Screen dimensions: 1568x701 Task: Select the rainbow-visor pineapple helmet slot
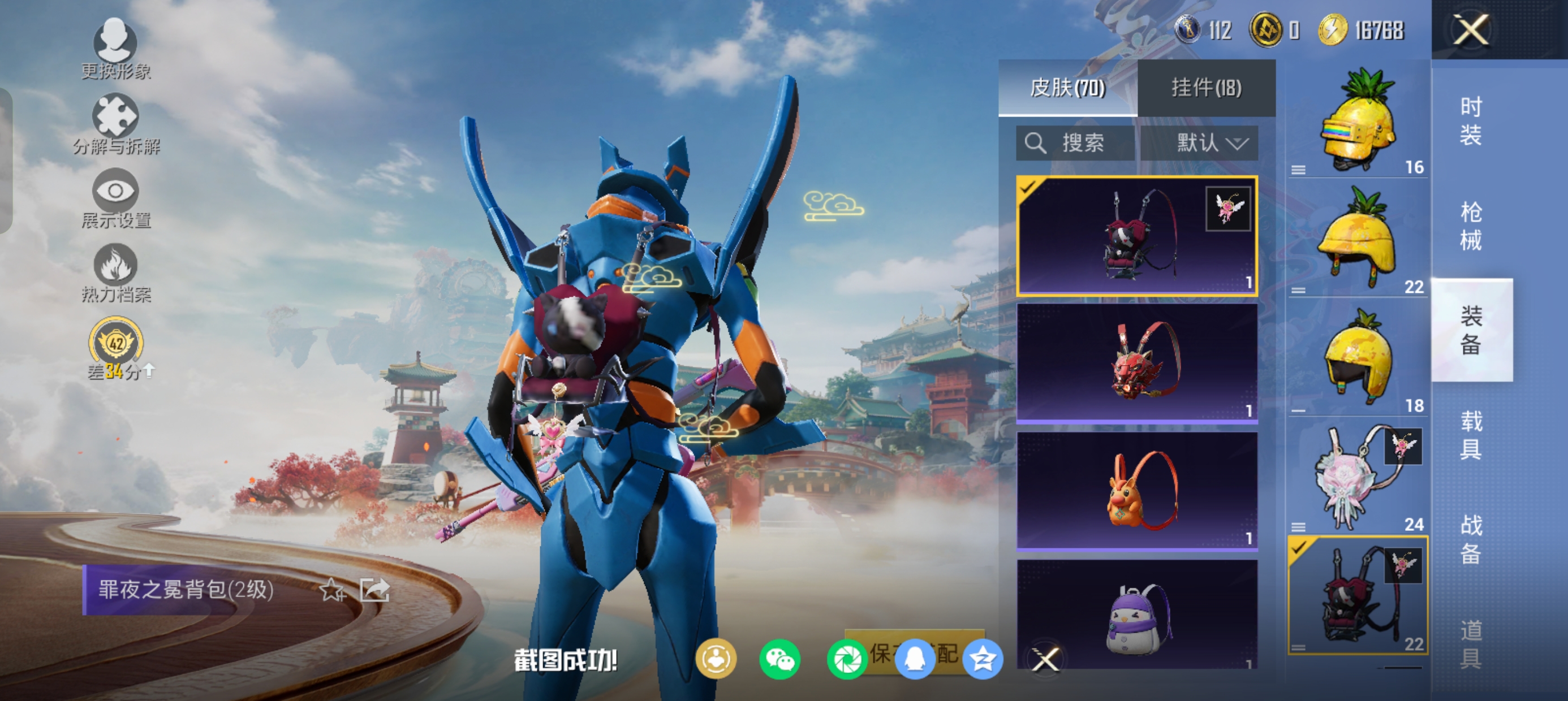click(1359, 122)
